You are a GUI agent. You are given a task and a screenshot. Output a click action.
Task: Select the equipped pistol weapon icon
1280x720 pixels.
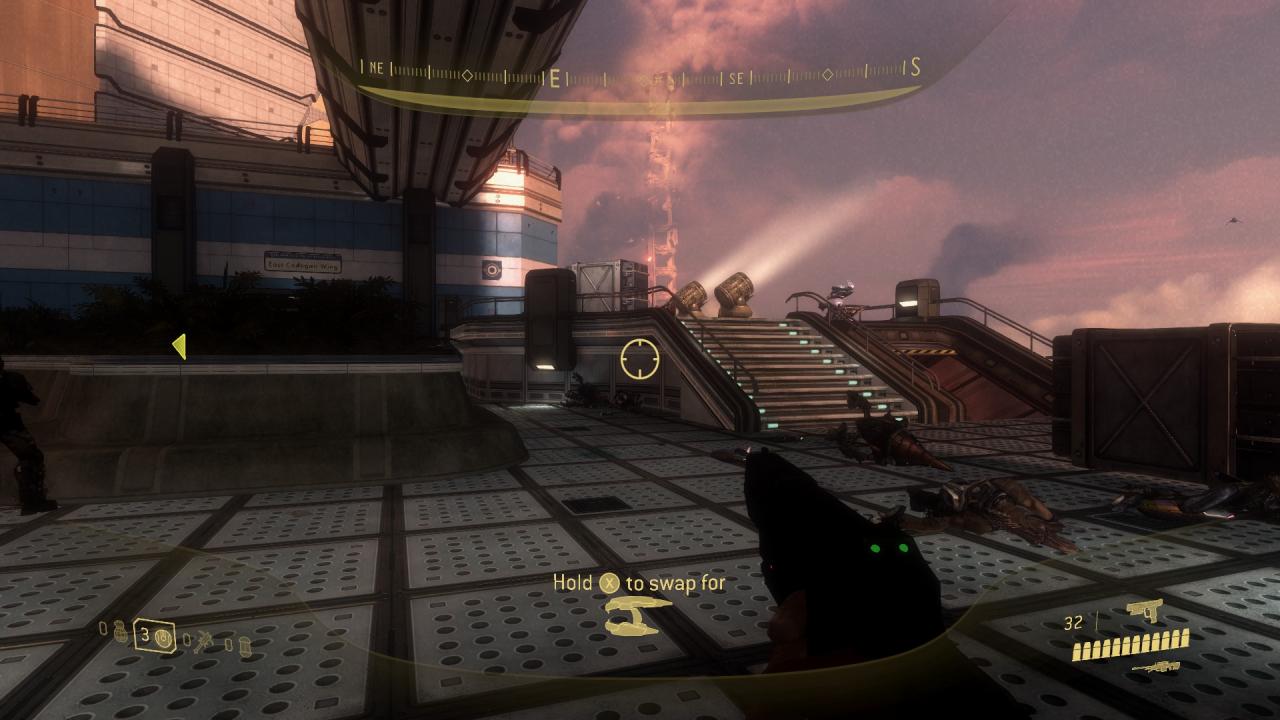[1143, 609]
